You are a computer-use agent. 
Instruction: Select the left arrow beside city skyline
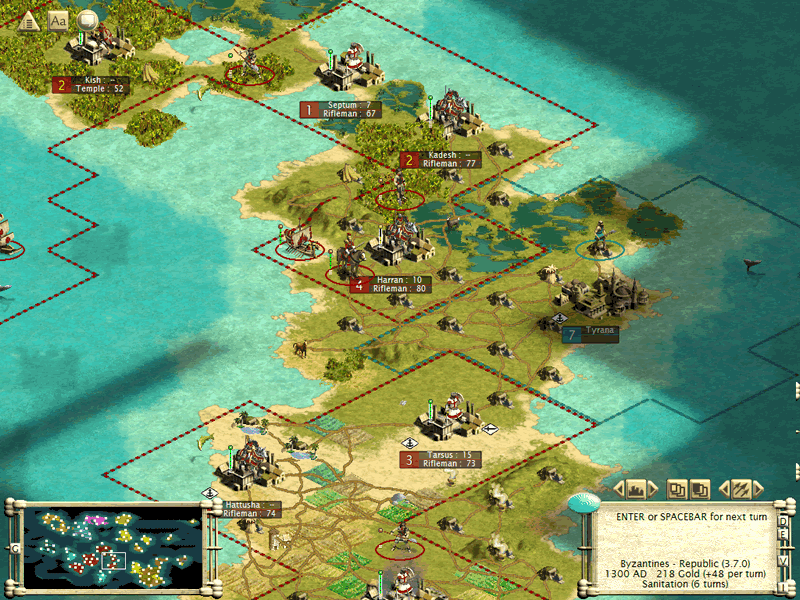[619, 489]
